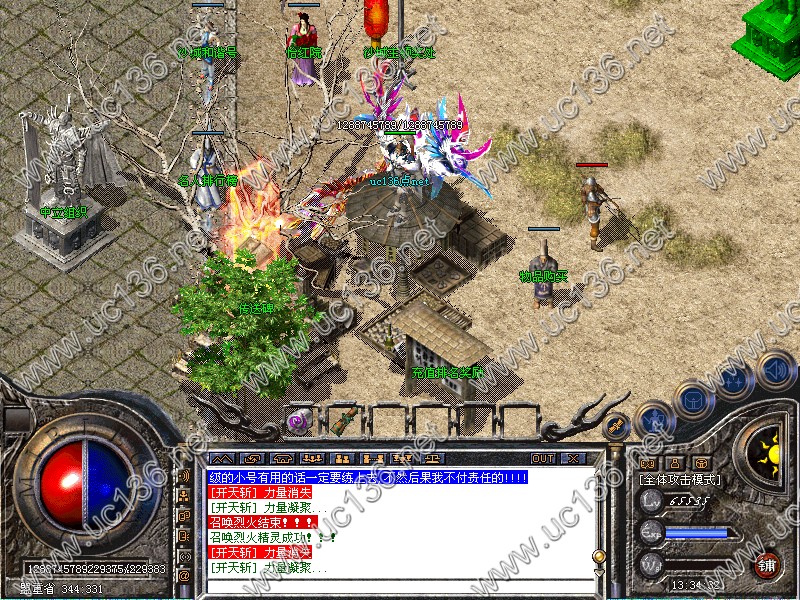Click the red 铺 shop button
The image size is (800, 600).
(768, 564)
